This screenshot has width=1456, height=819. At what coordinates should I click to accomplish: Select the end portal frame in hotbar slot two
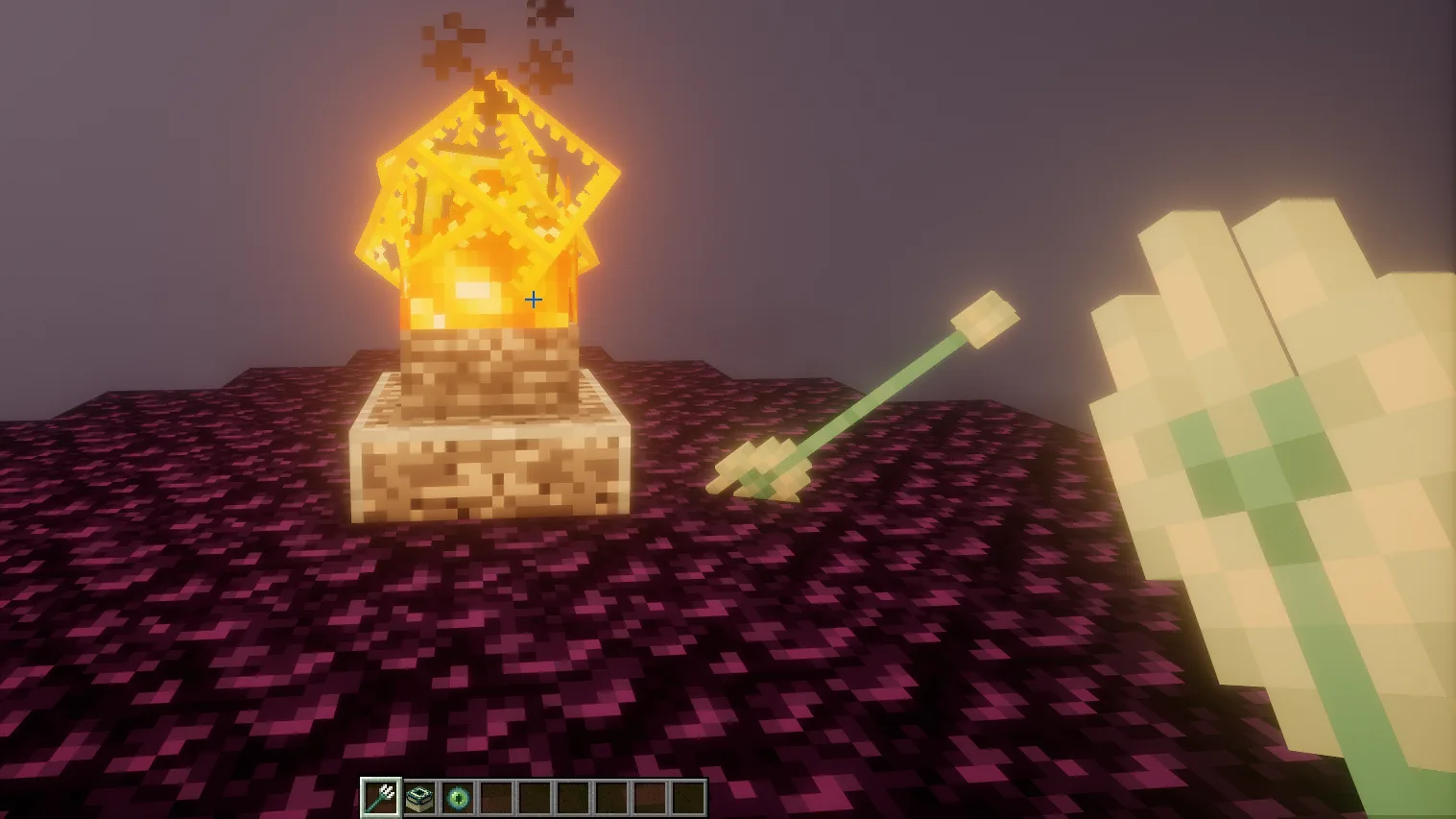pos(419,796)
